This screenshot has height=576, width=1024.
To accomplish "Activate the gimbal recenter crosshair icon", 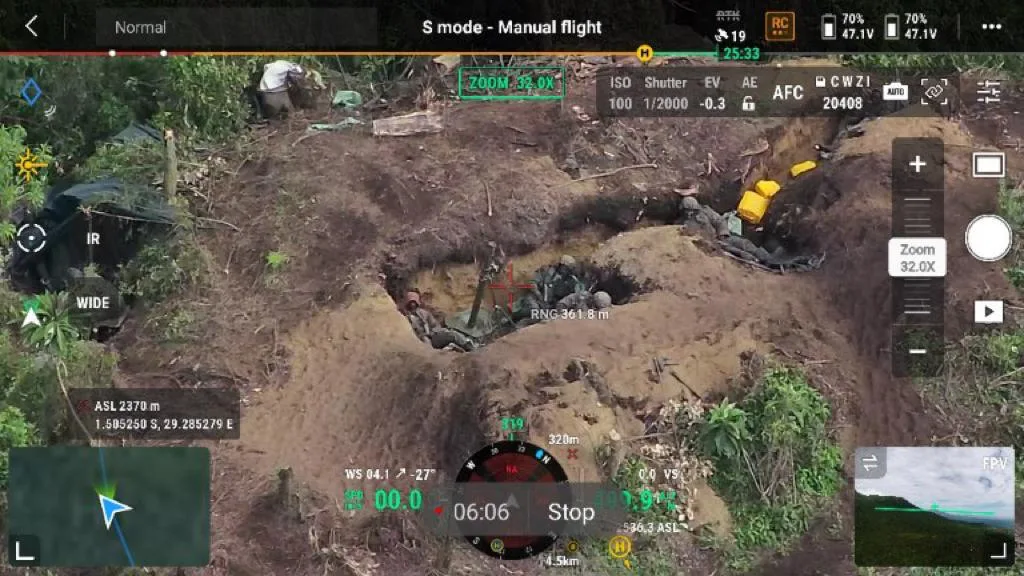I will click(31, 238).
